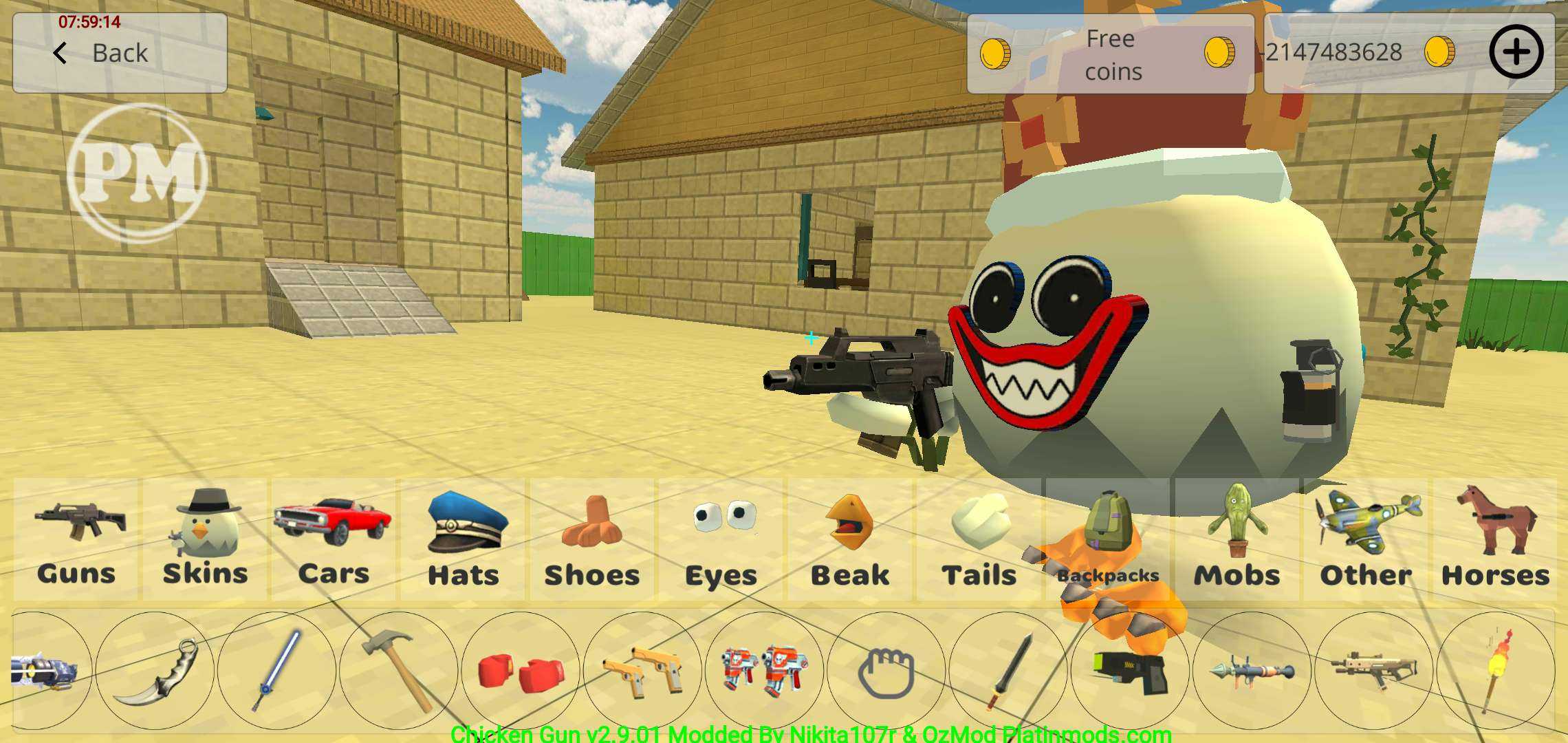This screenshot has height=743, width=1568.
Task: Show the Cars category
Action: tap(334, 540)
